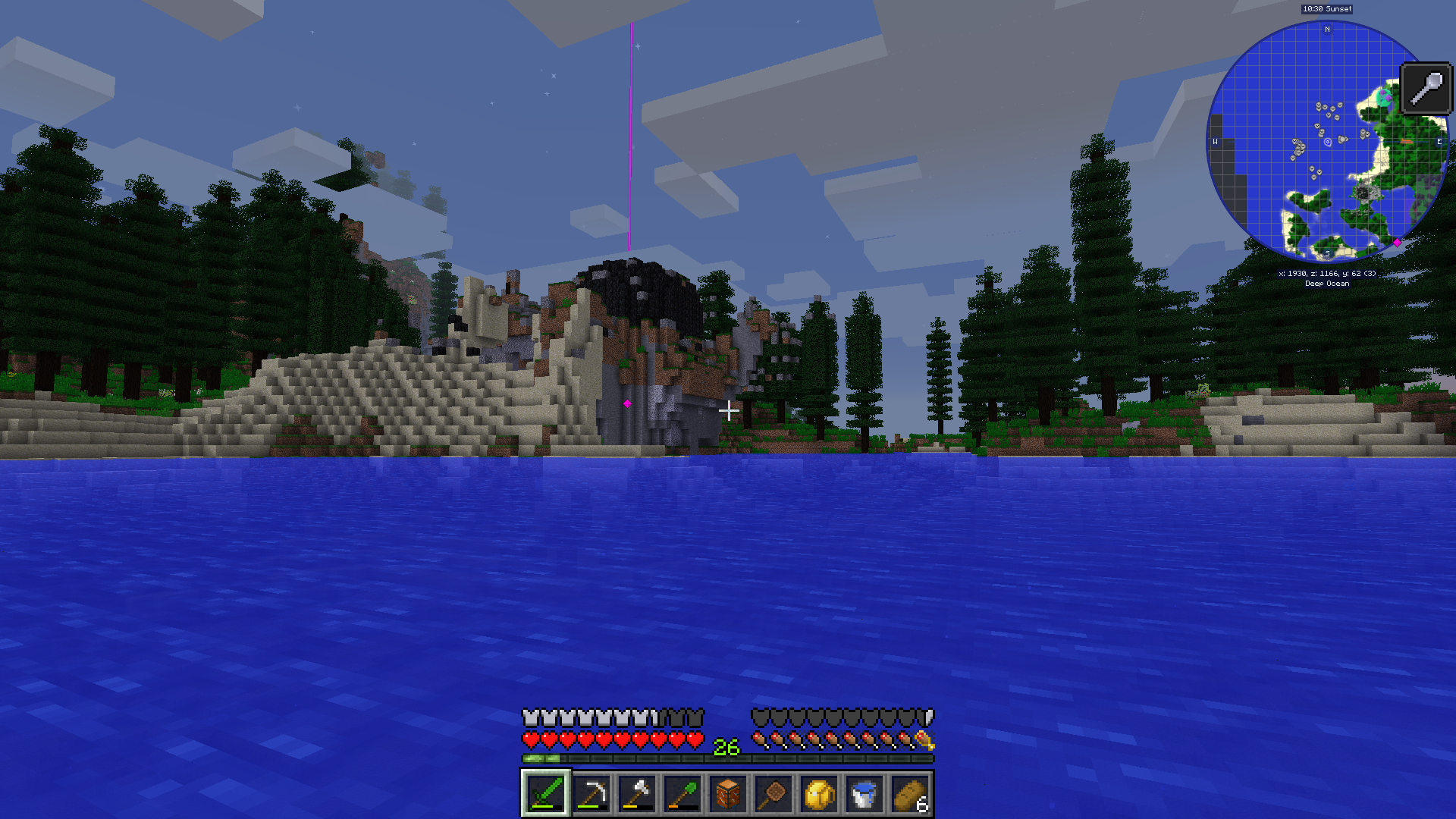The height and width of the screenshot is (819, 1456).
Task: Select the green sword hotbar slot
Action: (x=545, y=794)
